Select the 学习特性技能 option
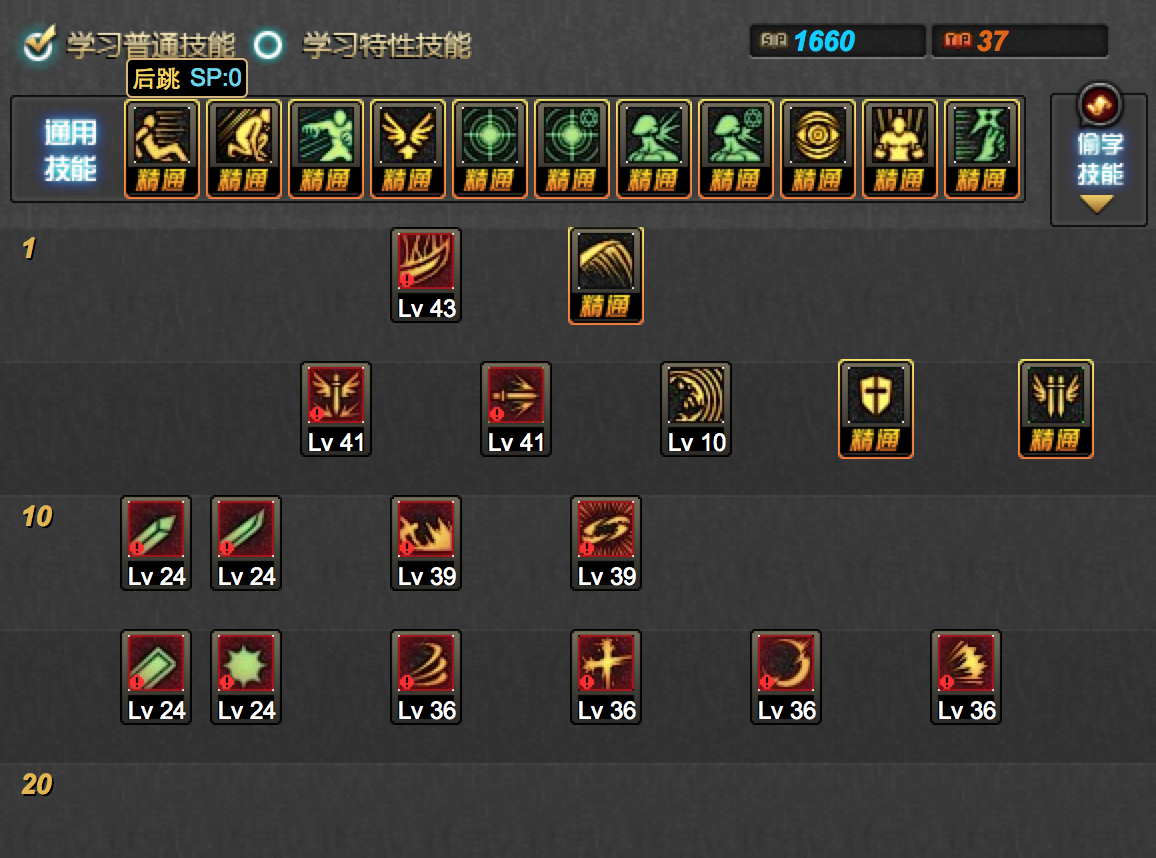Image resolution: width=1156 pixels, height=858 pixels. click(268, 45)
